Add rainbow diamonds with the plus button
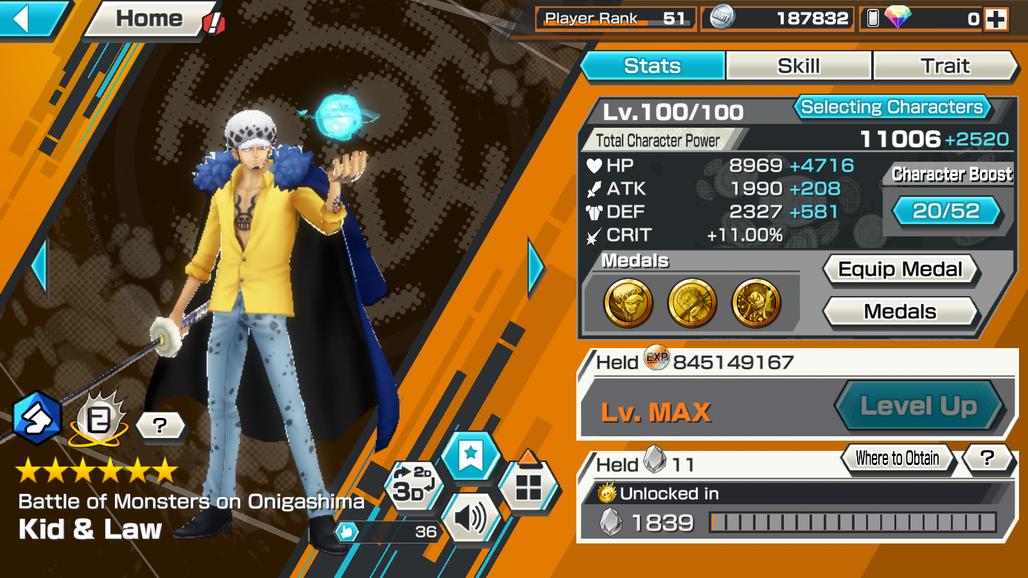 [995, 18]
